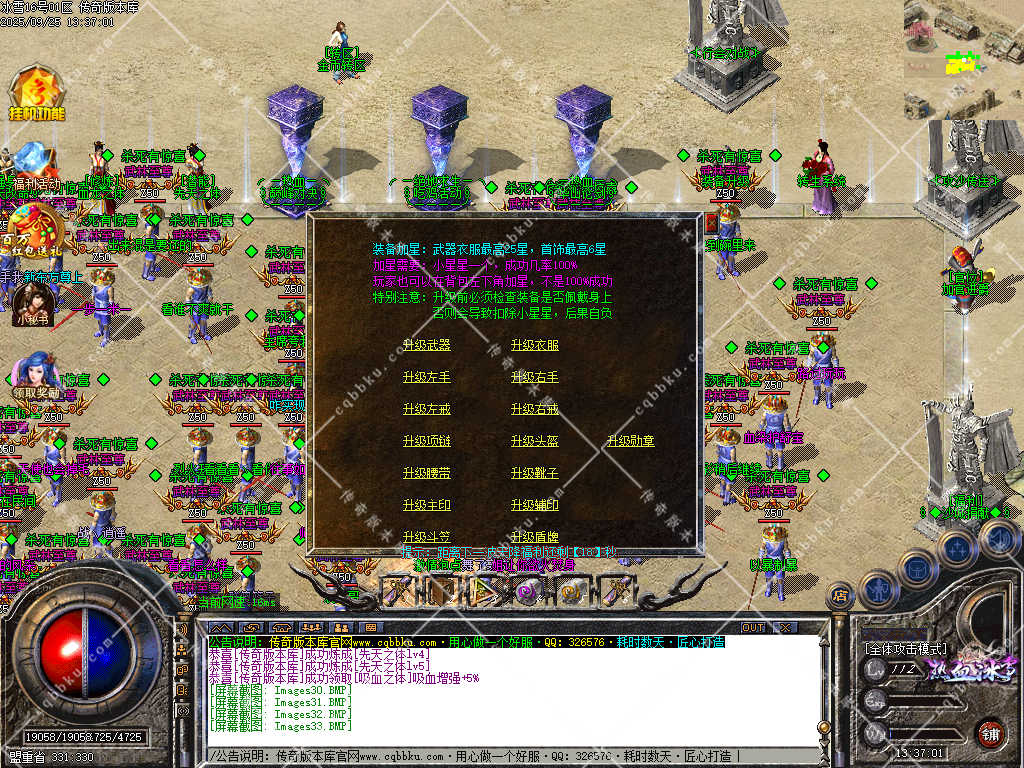Open the shop with the red 铺 button
1024x768 pixels.
[x=991, y=732]
